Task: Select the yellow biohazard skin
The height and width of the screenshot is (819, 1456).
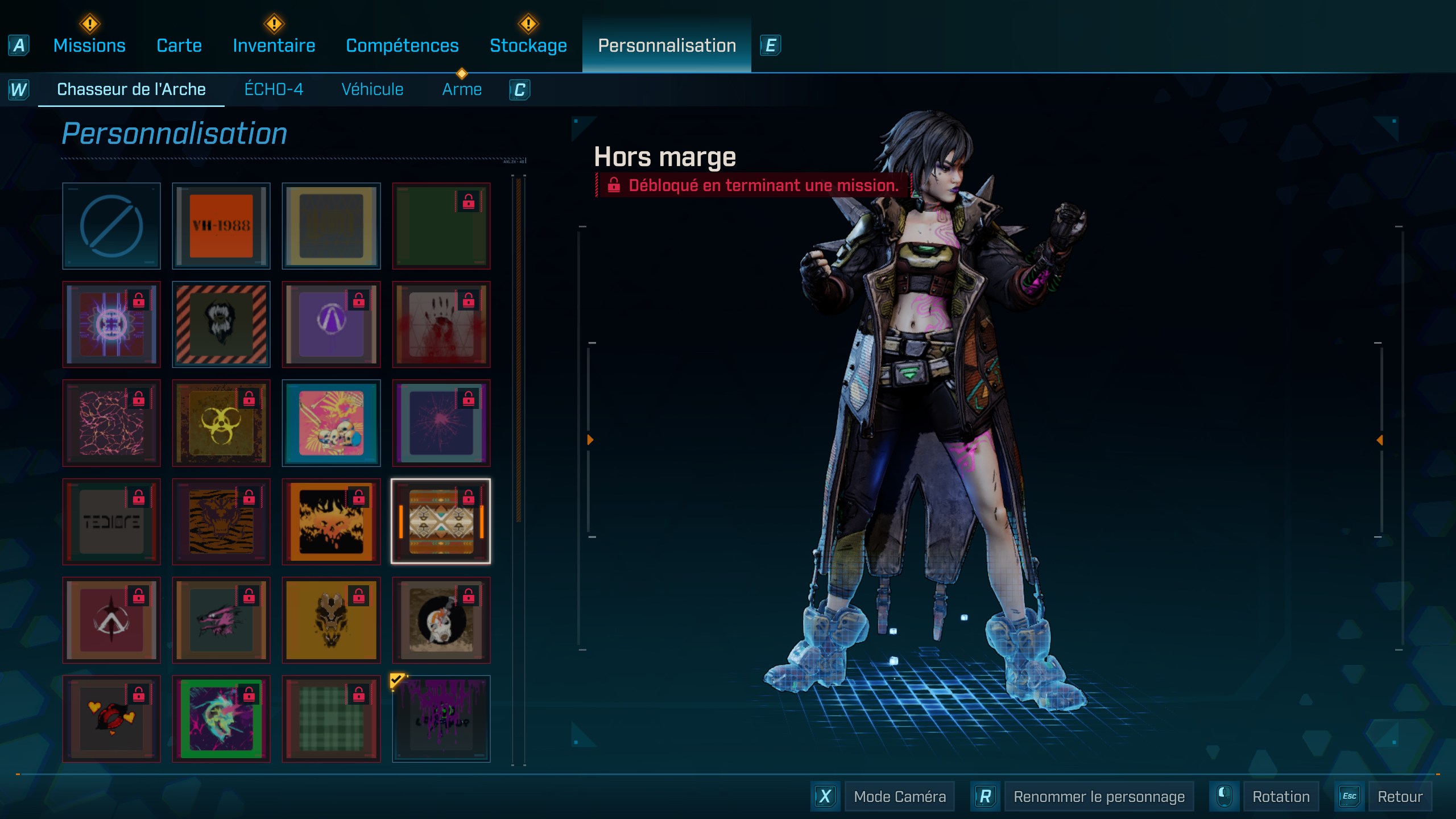Action: click(221, 423)
